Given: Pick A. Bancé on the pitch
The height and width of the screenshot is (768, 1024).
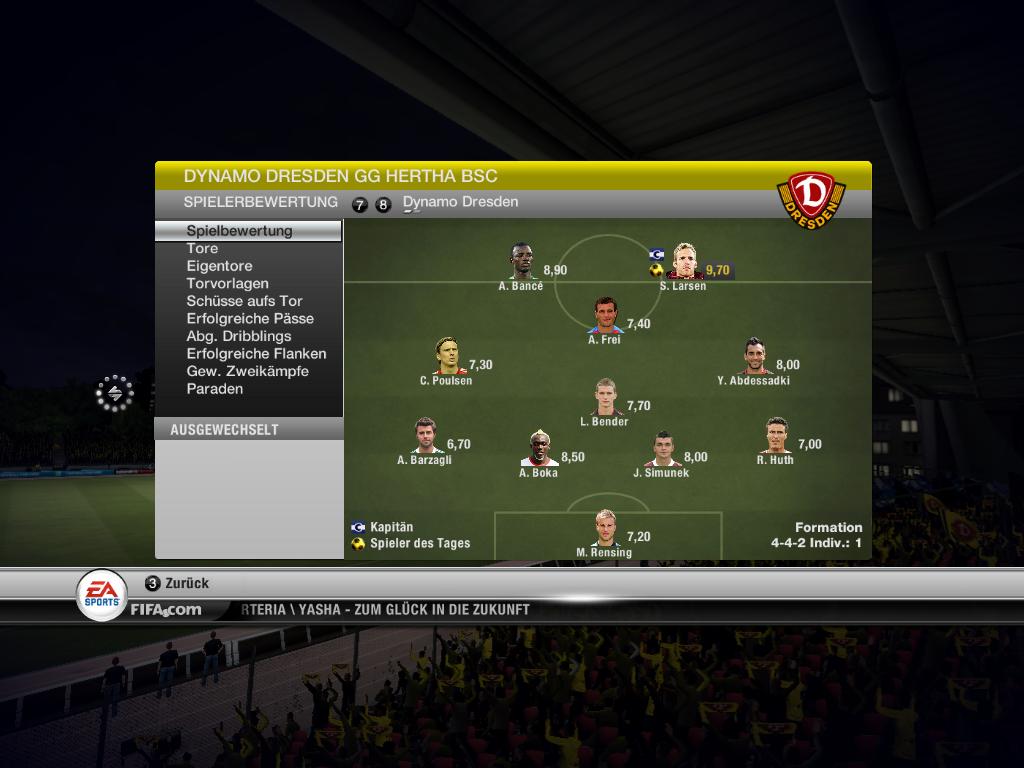Looking at the screenshot, I should pyautogui.click(x=521, y=261).
